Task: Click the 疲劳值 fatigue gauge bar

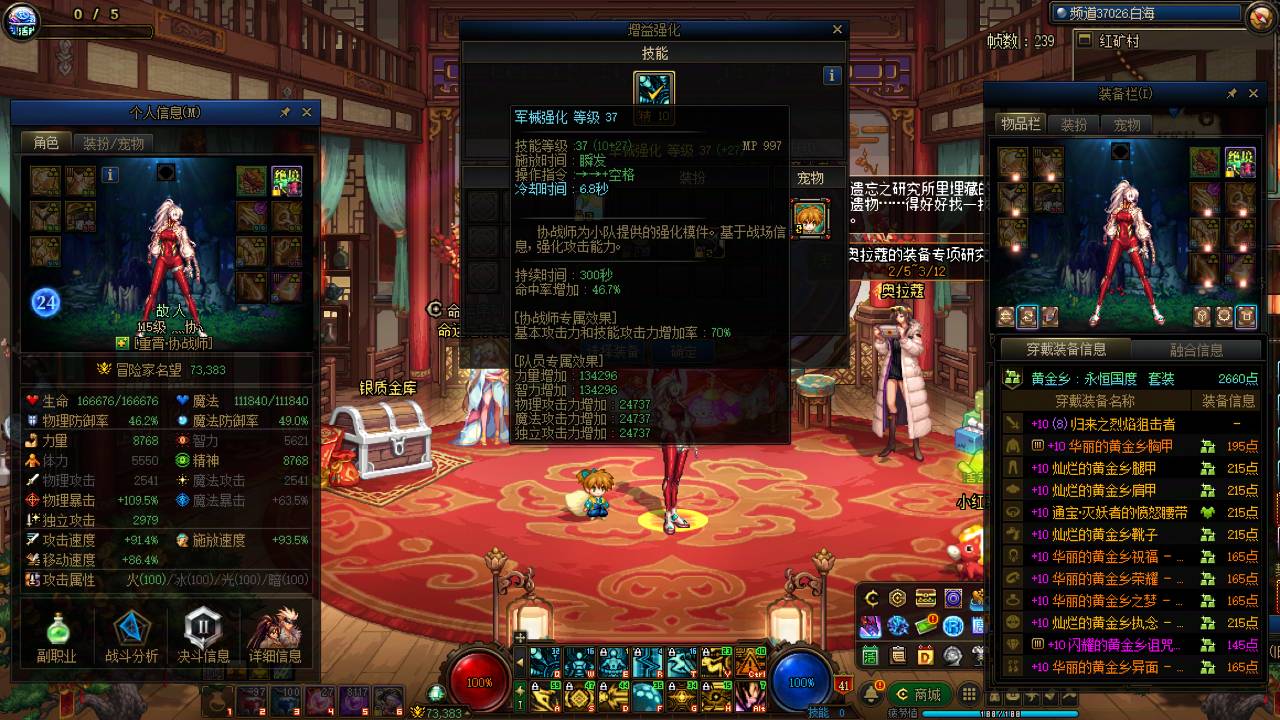Action: [x=950, y=713]
